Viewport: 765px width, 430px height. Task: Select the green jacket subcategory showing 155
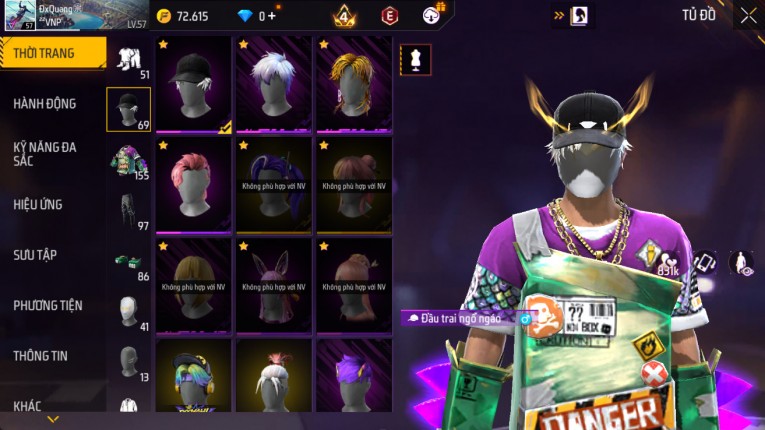128,160
